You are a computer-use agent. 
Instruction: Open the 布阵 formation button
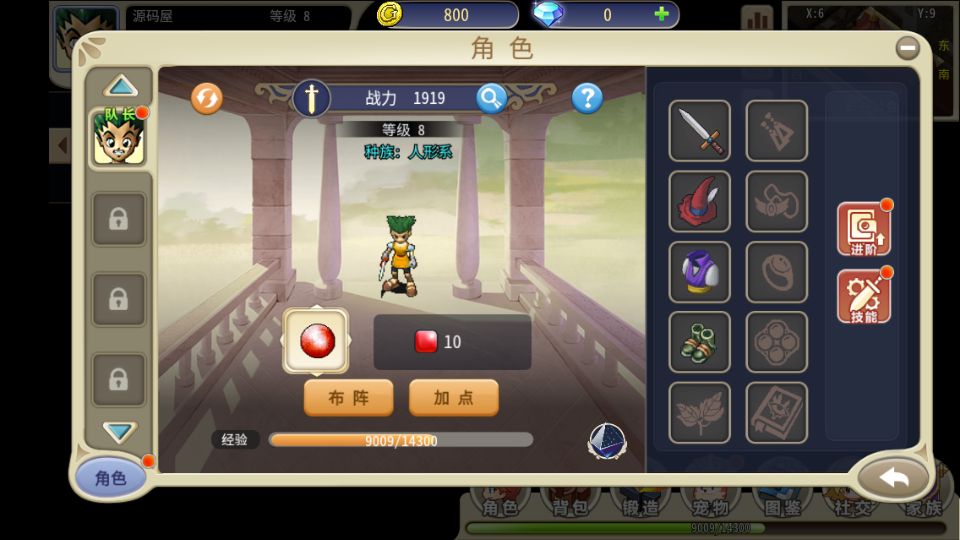coord(348,398)
